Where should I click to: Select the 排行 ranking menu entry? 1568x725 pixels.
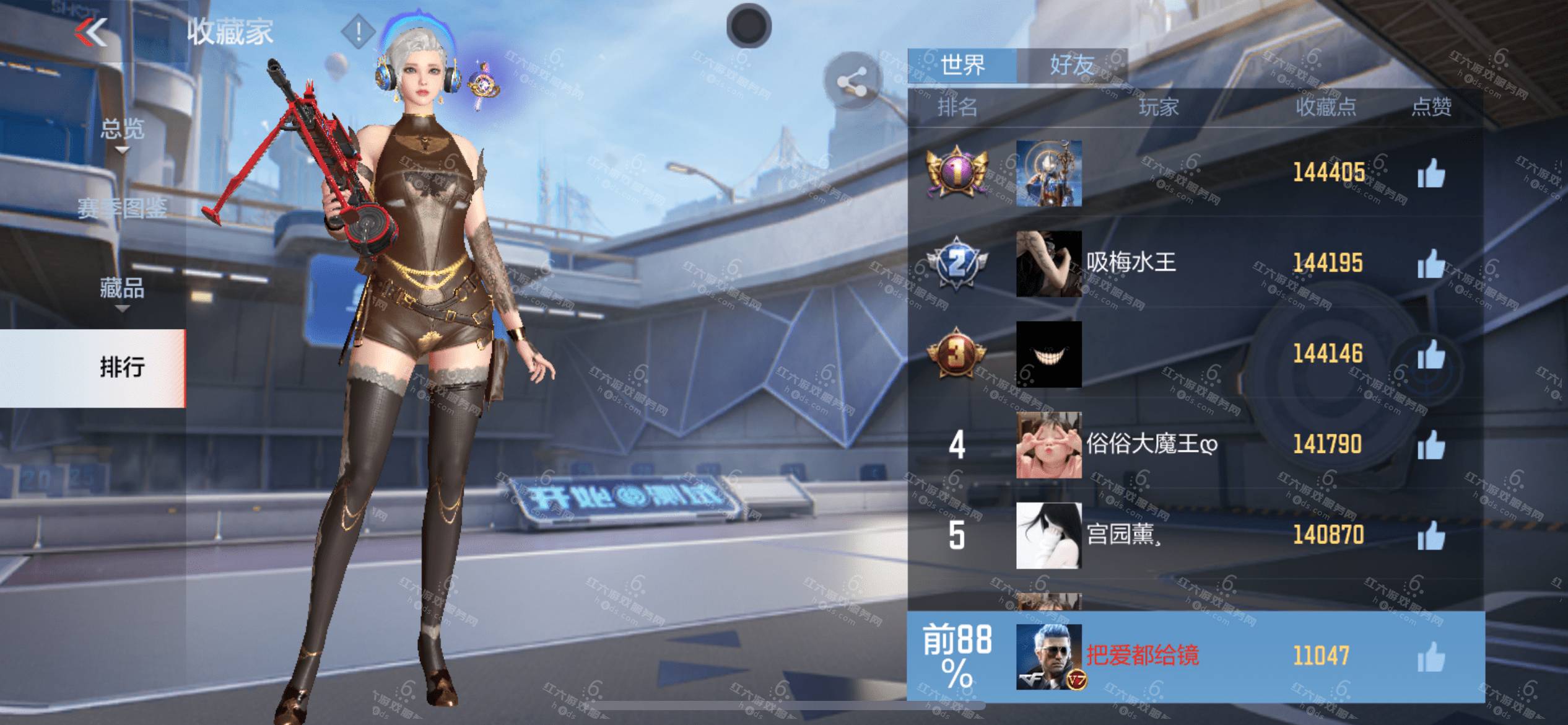122,367
